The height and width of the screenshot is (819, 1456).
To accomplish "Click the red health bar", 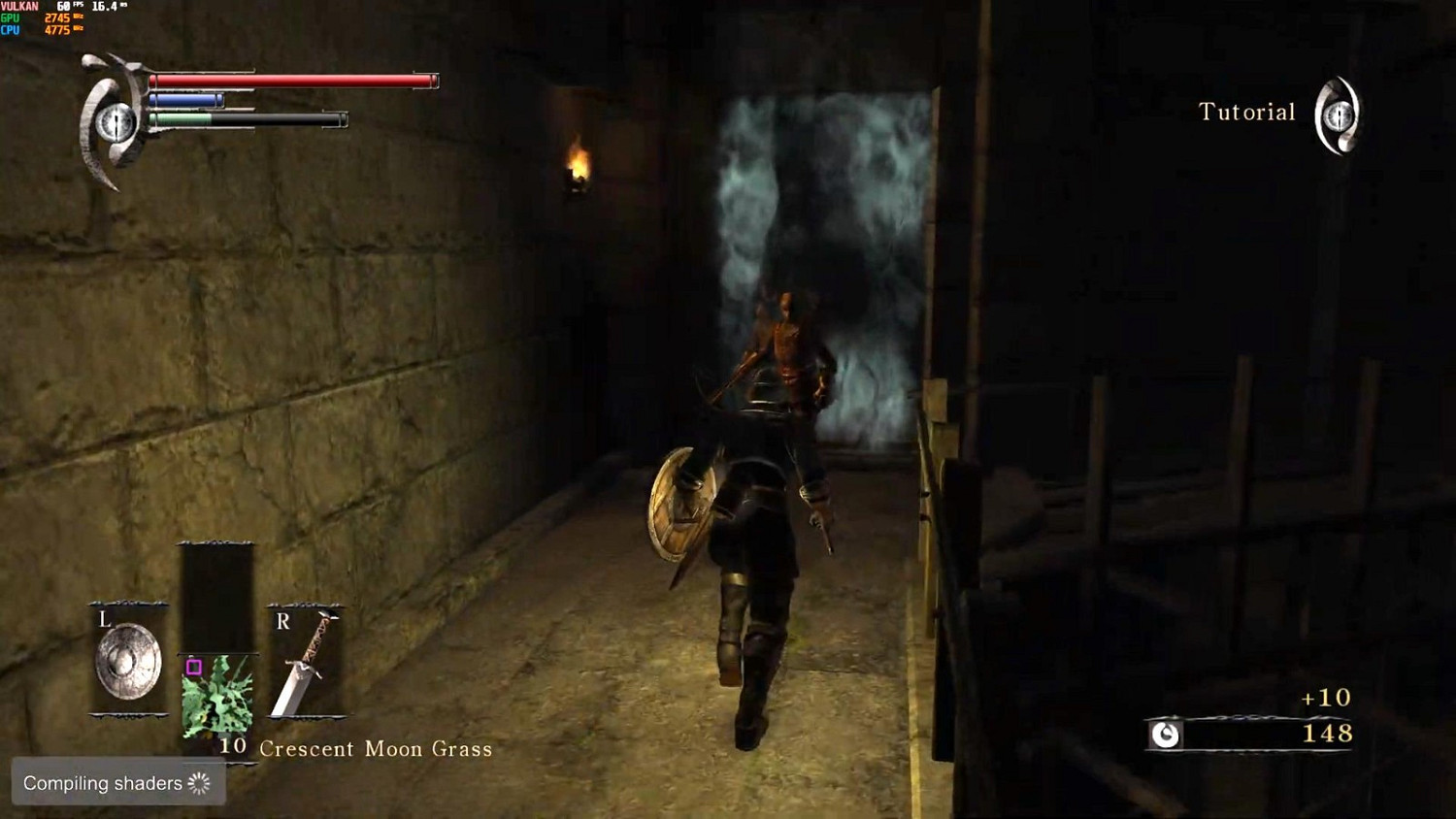I will (291, 81).
